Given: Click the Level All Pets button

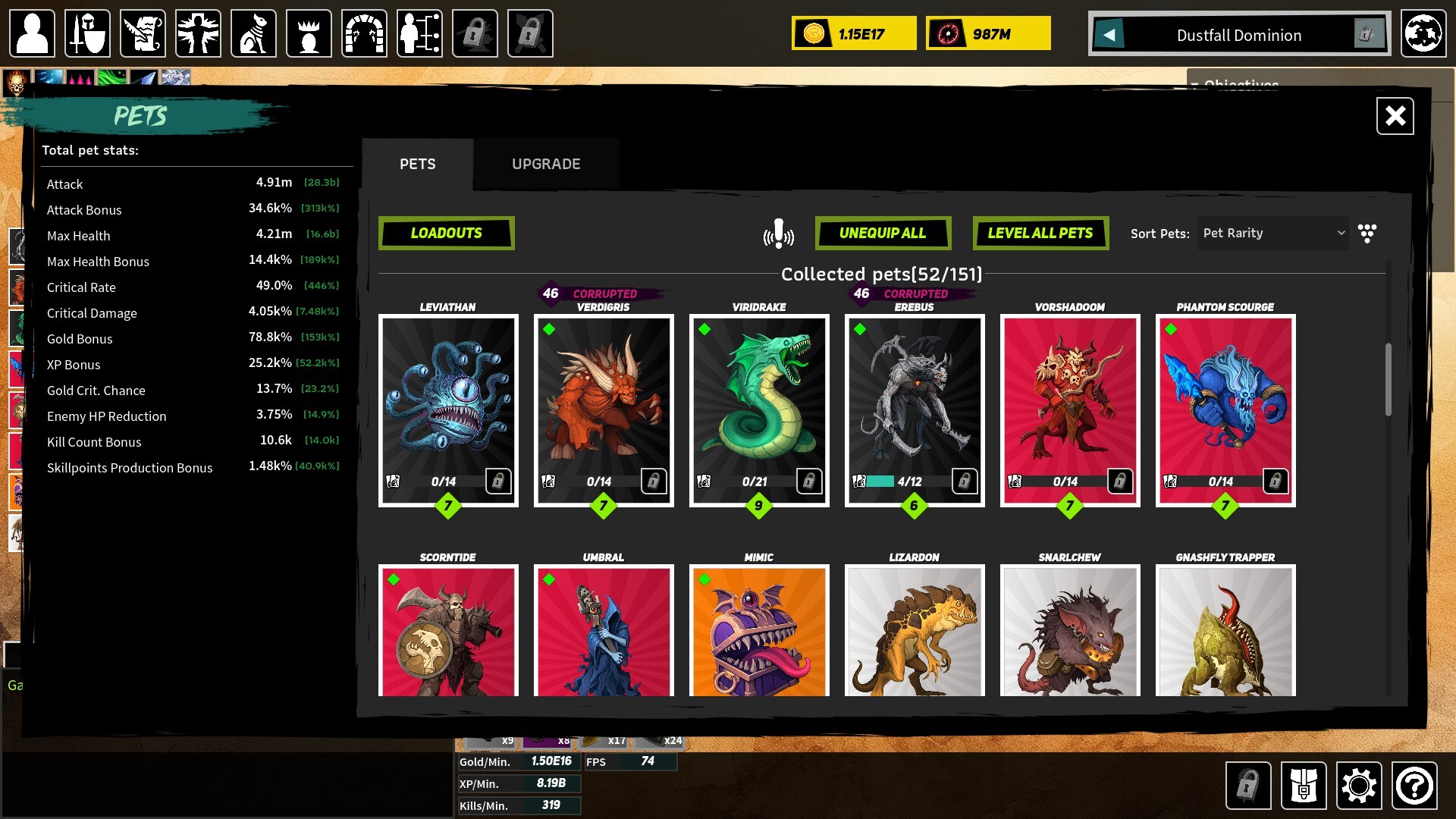Looking at the screenshot, I should click(x=1040, y=233).
